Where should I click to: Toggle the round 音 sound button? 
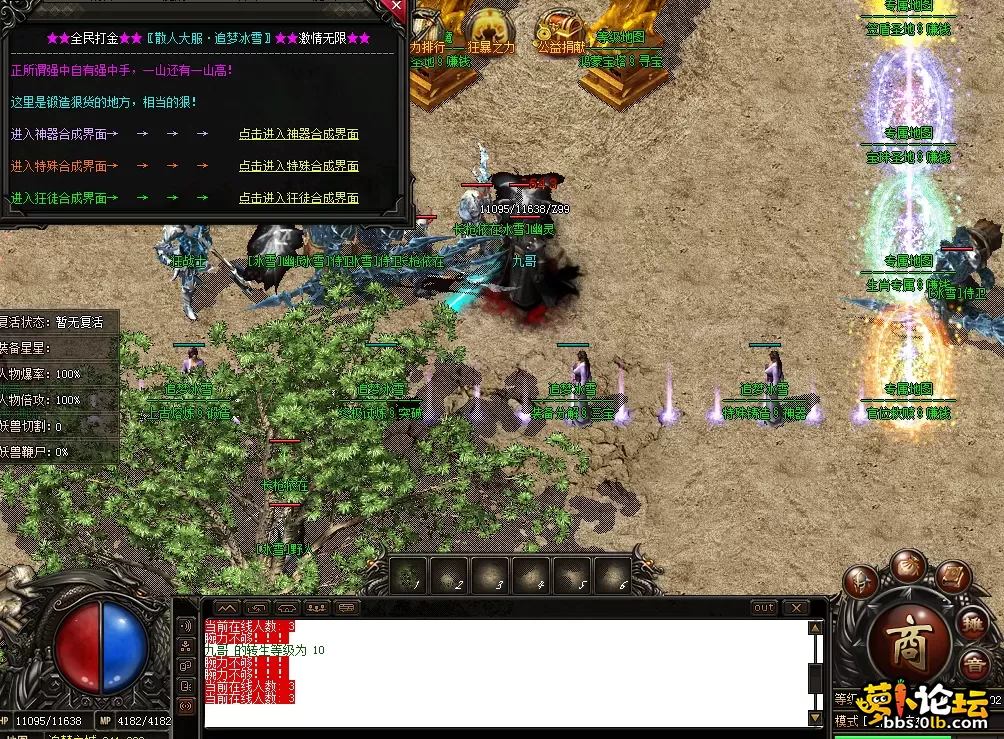[x=971, y=665]
